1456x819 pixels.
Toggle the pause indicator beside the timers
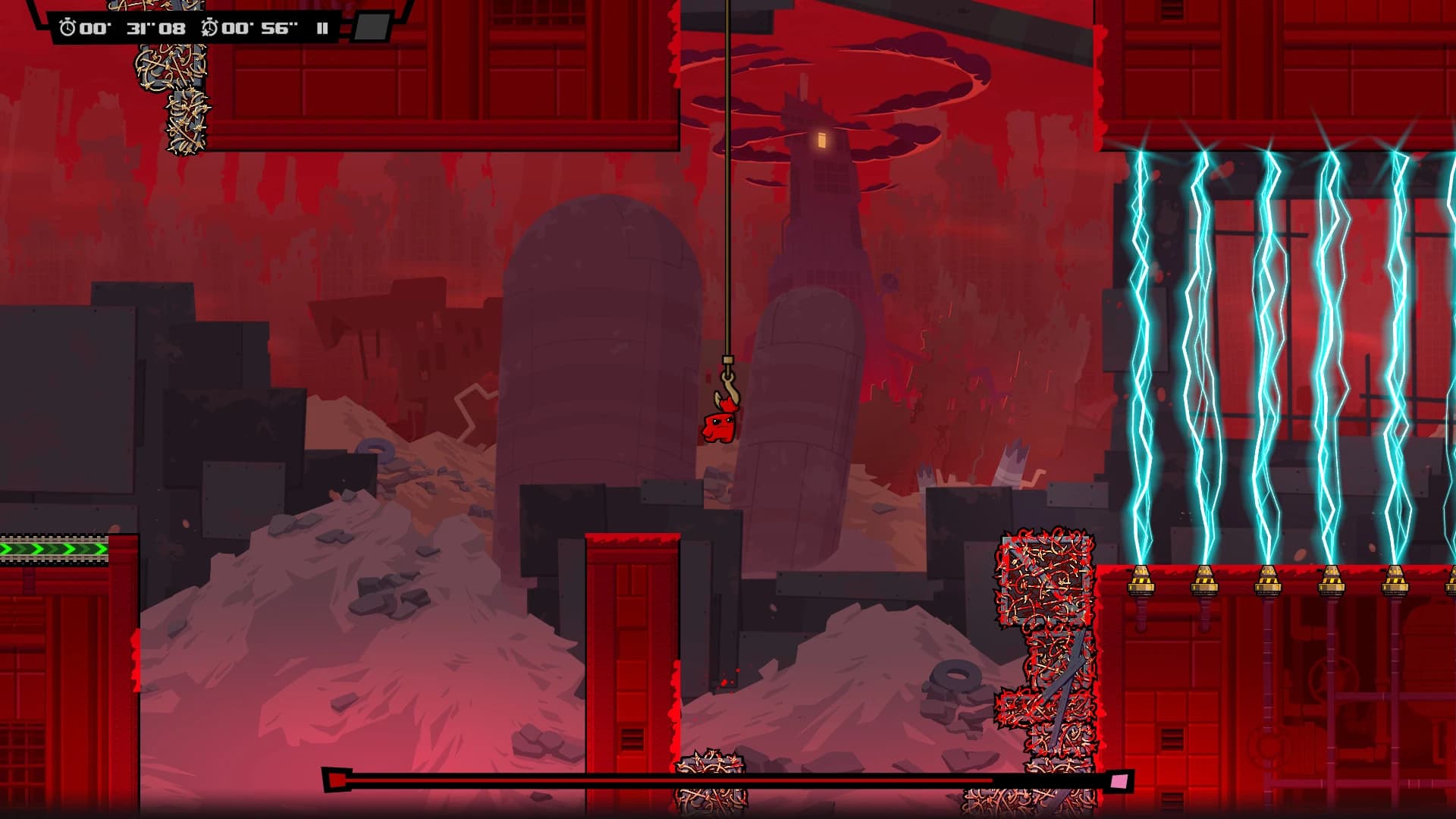(322, 28)
